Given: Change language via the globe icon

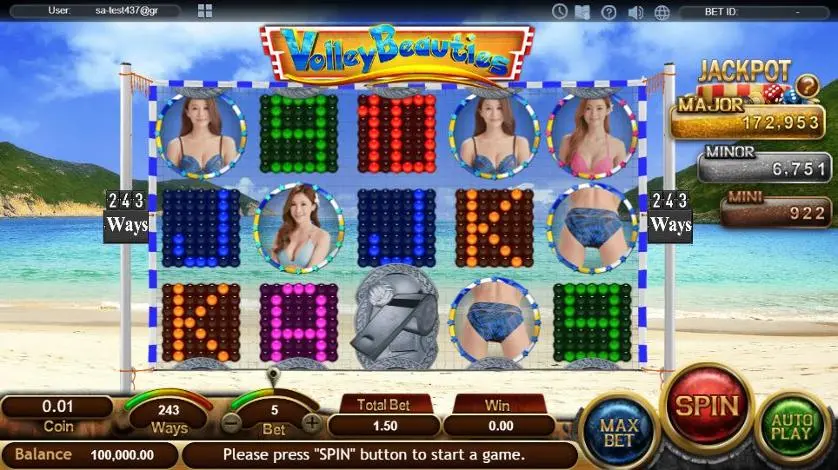Looking at the screenshot, I should point(660,12).
